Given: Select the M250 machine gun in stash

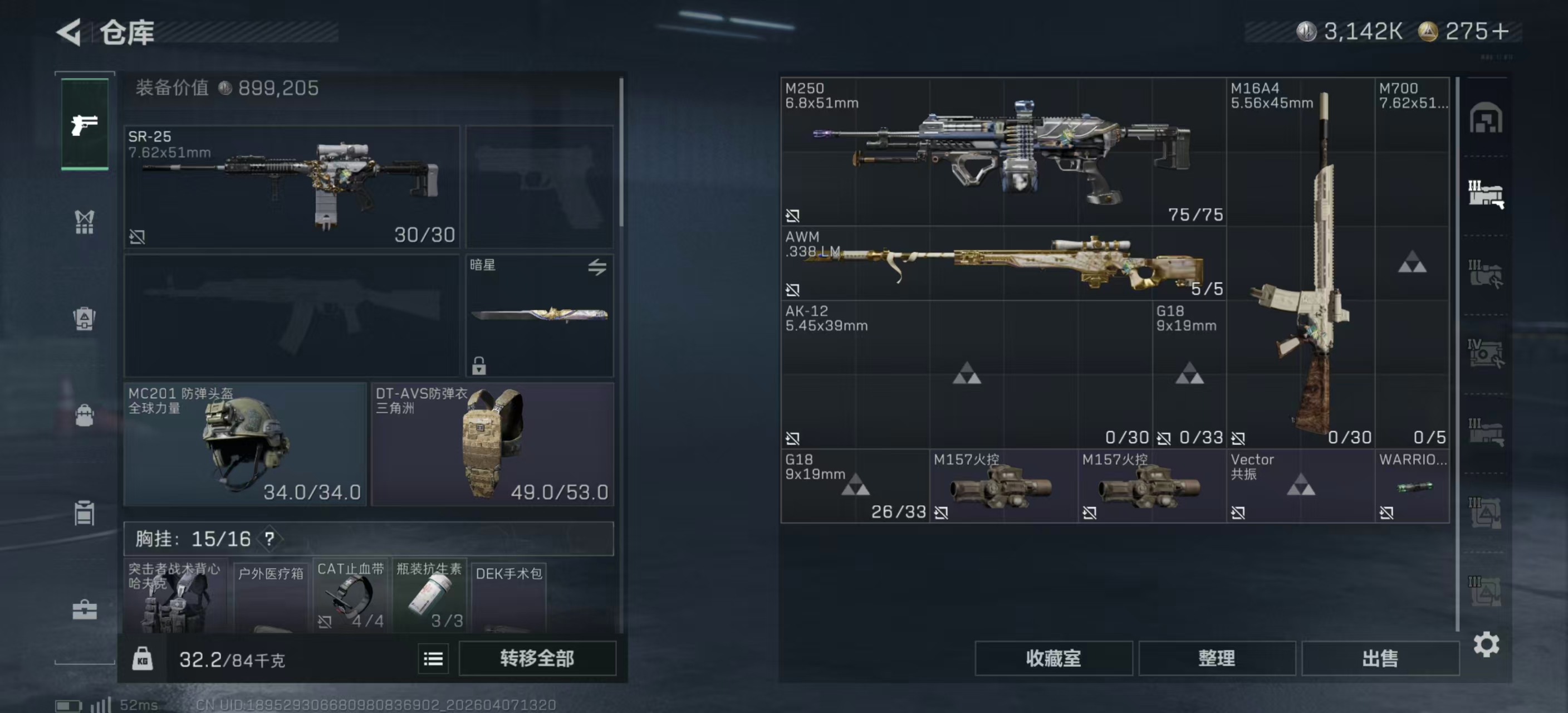Looking at the screenshot, I should (x=1002, y=152).
